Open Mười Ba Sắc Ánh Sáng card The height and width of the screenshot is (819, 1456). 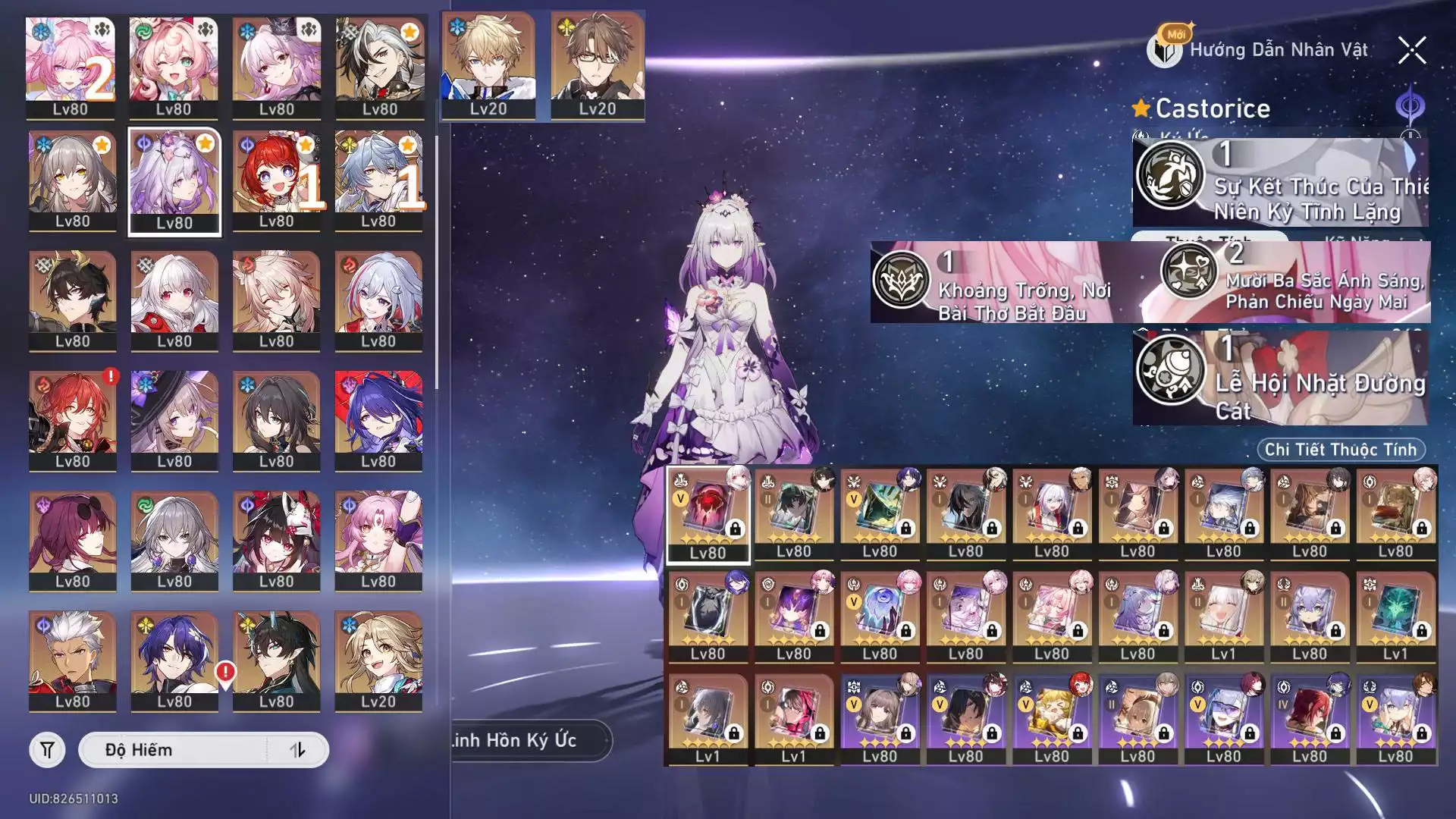point(1293,282)
